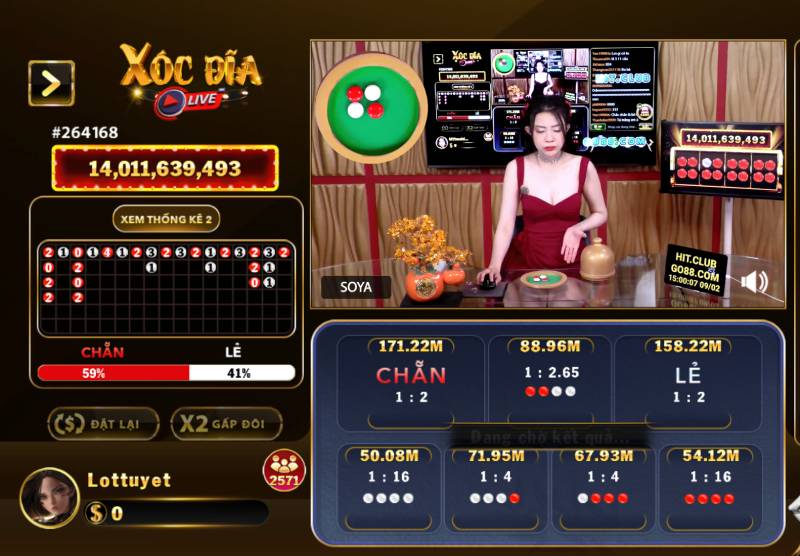Bet on one white three red 1:4
Viewport: 800px width, 556px height.
pos(601,485)
